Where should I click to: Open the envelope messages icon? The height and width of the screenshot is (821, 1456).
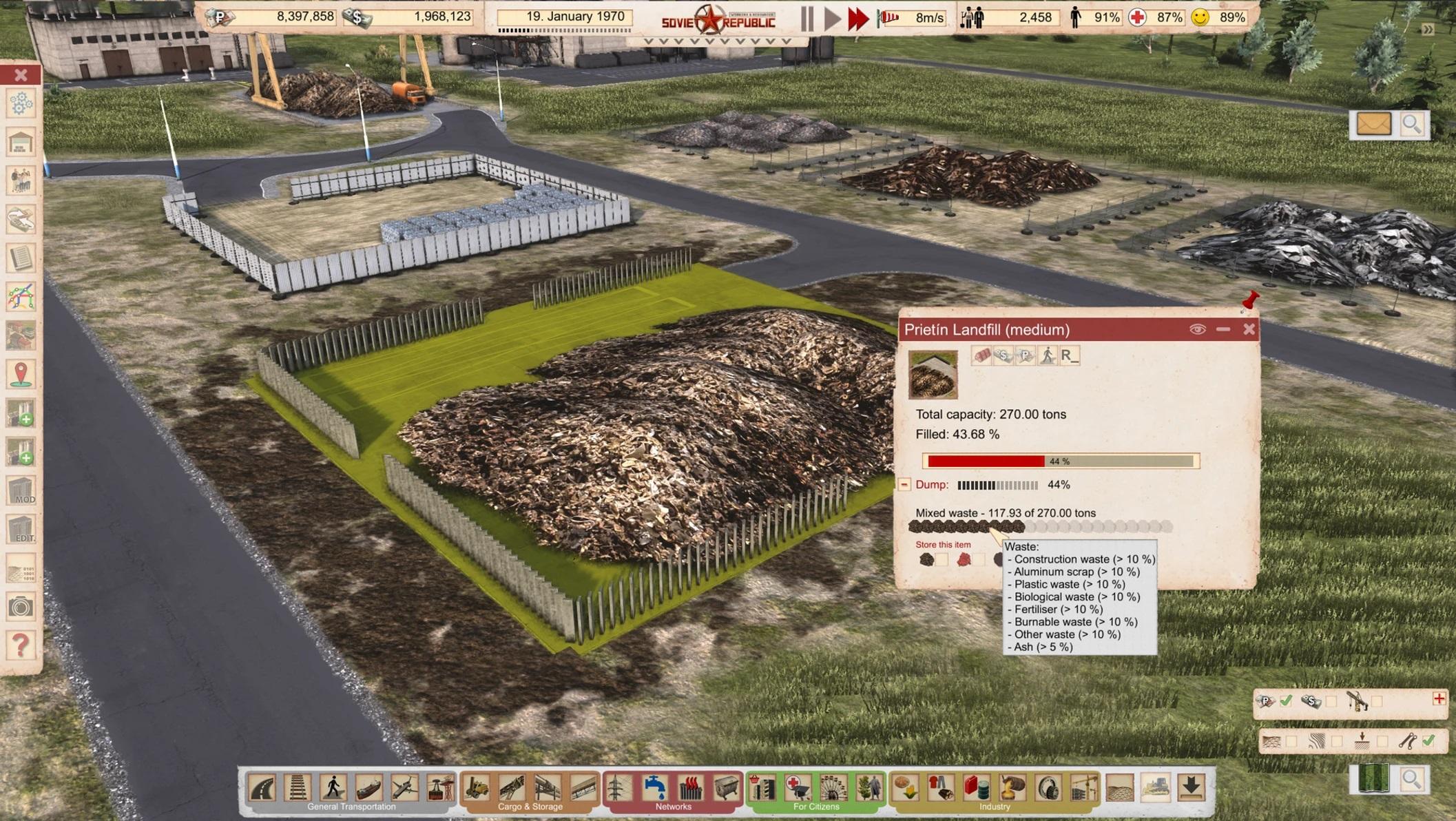tap(1373, 125)
